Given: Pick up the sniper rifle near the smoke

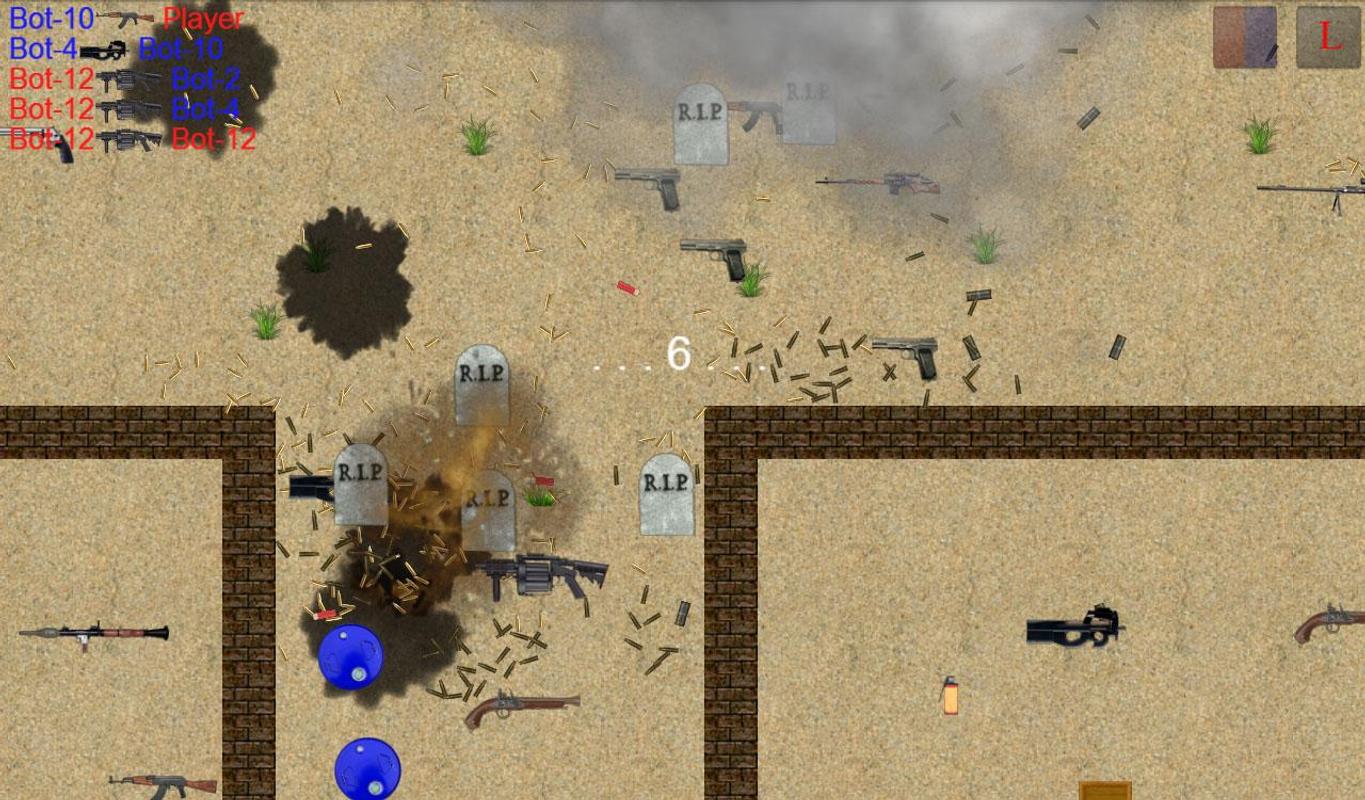Looking at the screenshot, I should [878, 184].
